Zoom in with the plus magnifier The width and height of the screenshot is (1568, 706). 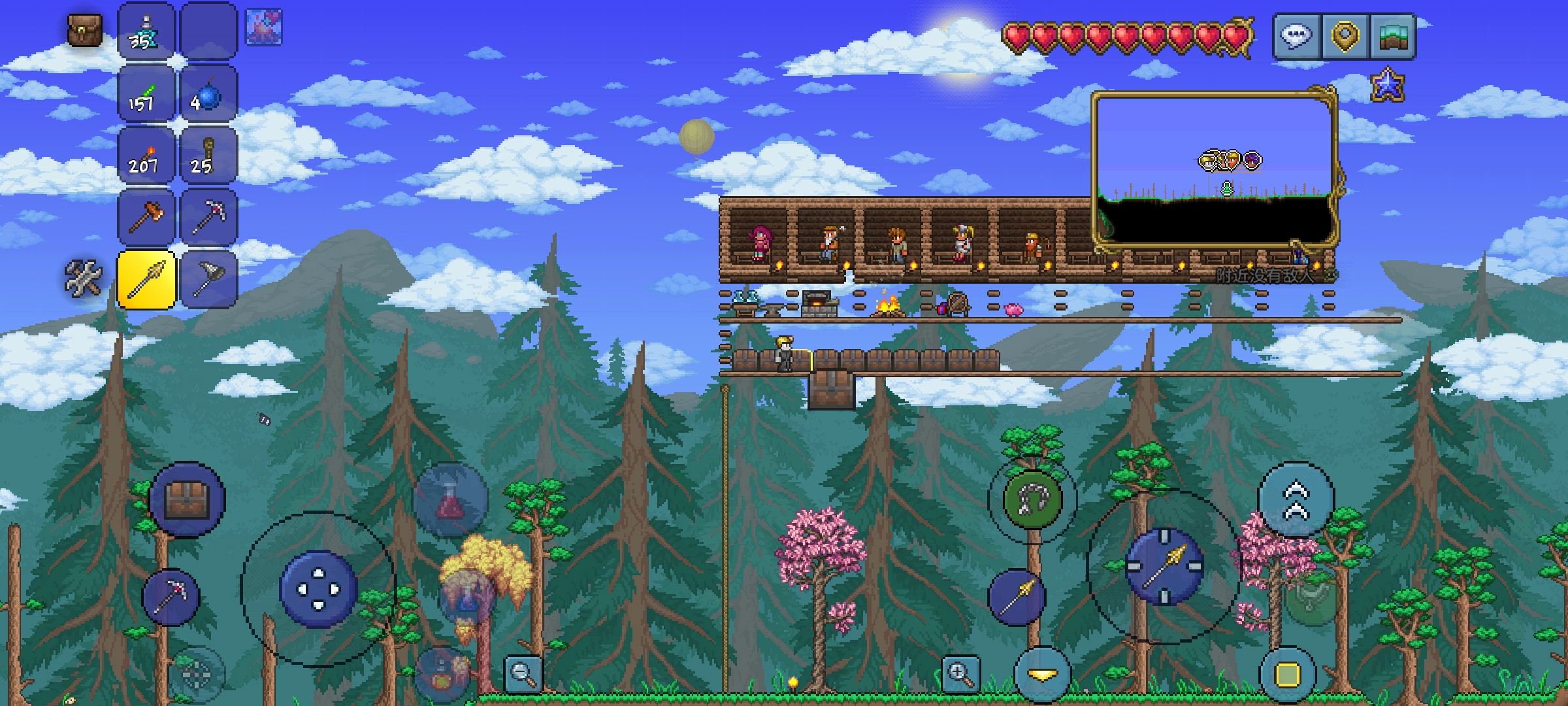[x=960, y=673]
